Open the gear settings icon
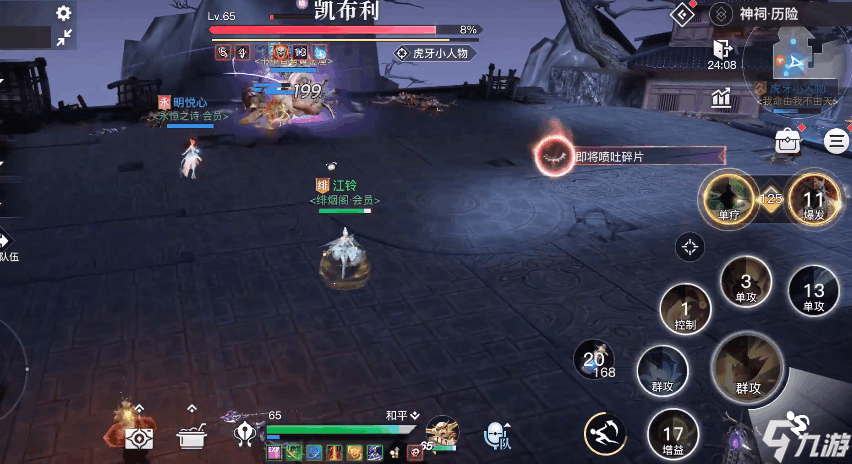852x464 pixels. pos(64,13)
